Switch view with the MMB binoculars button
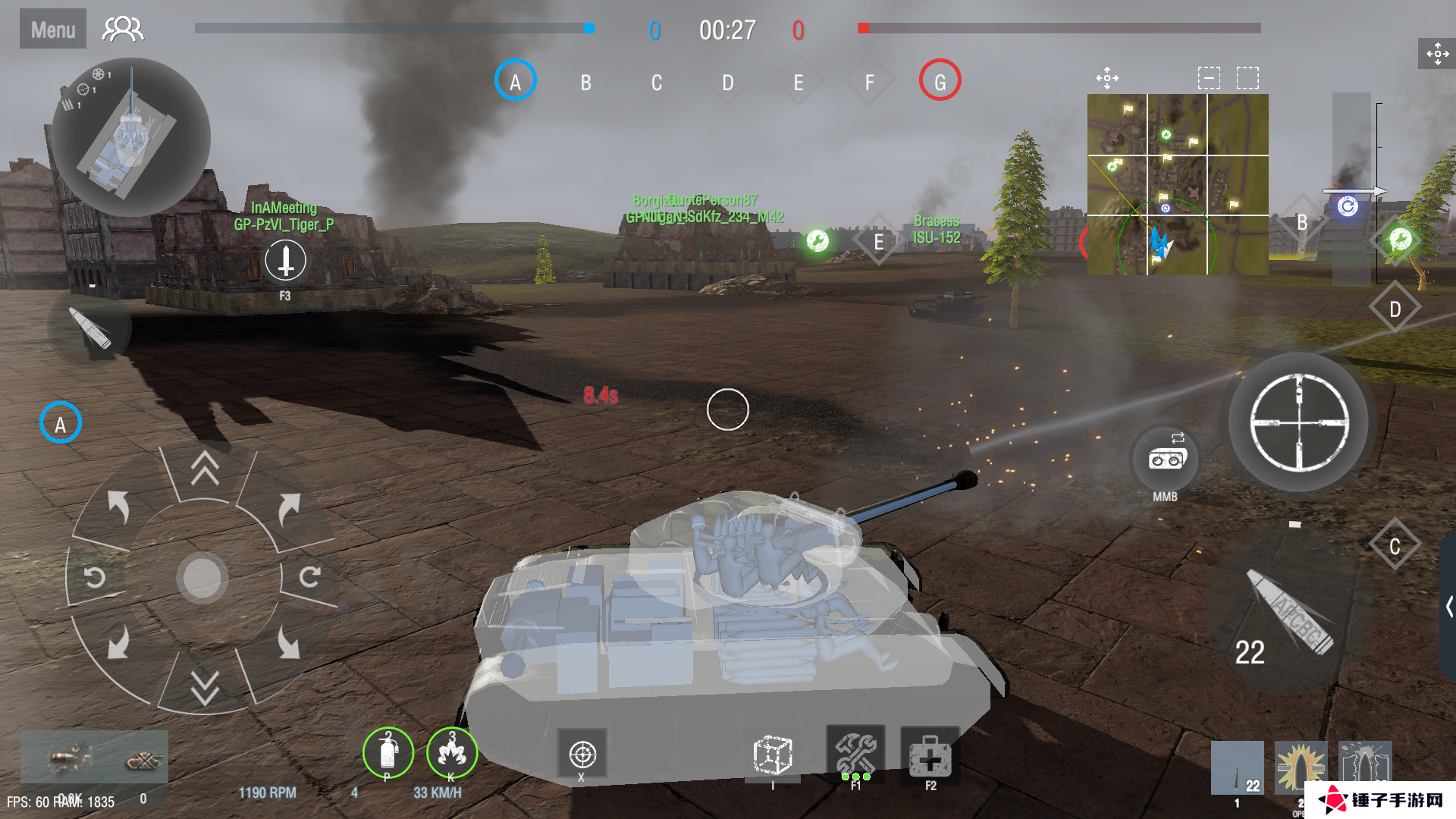Viewport: 1456px width, 819px height. (1166, 460)
